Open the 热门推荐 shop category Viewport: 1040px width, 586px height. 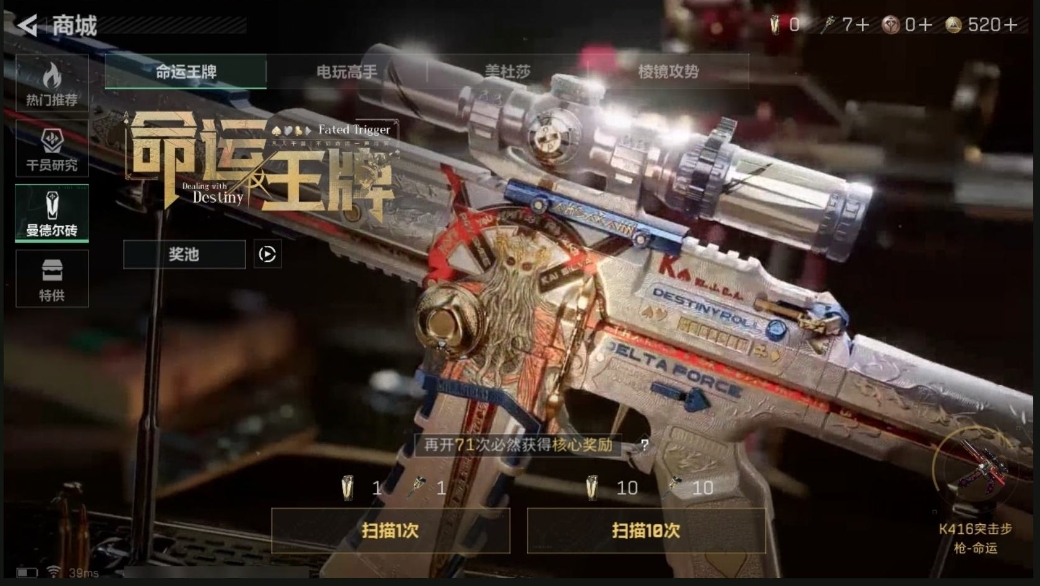(x=52, y=84)
